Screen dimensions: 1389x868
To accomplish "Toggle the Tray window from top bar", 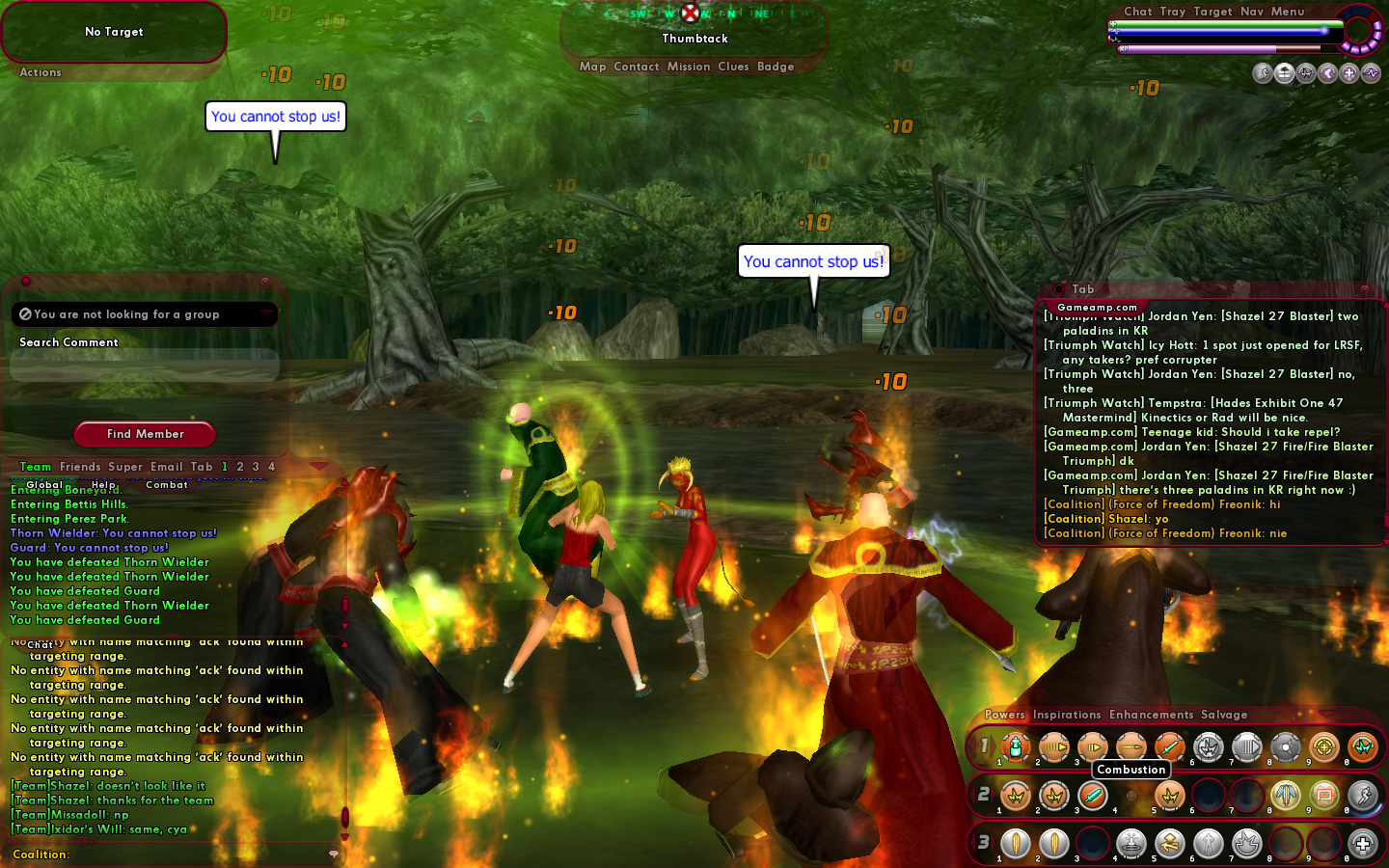I will tap(1173, 12).
